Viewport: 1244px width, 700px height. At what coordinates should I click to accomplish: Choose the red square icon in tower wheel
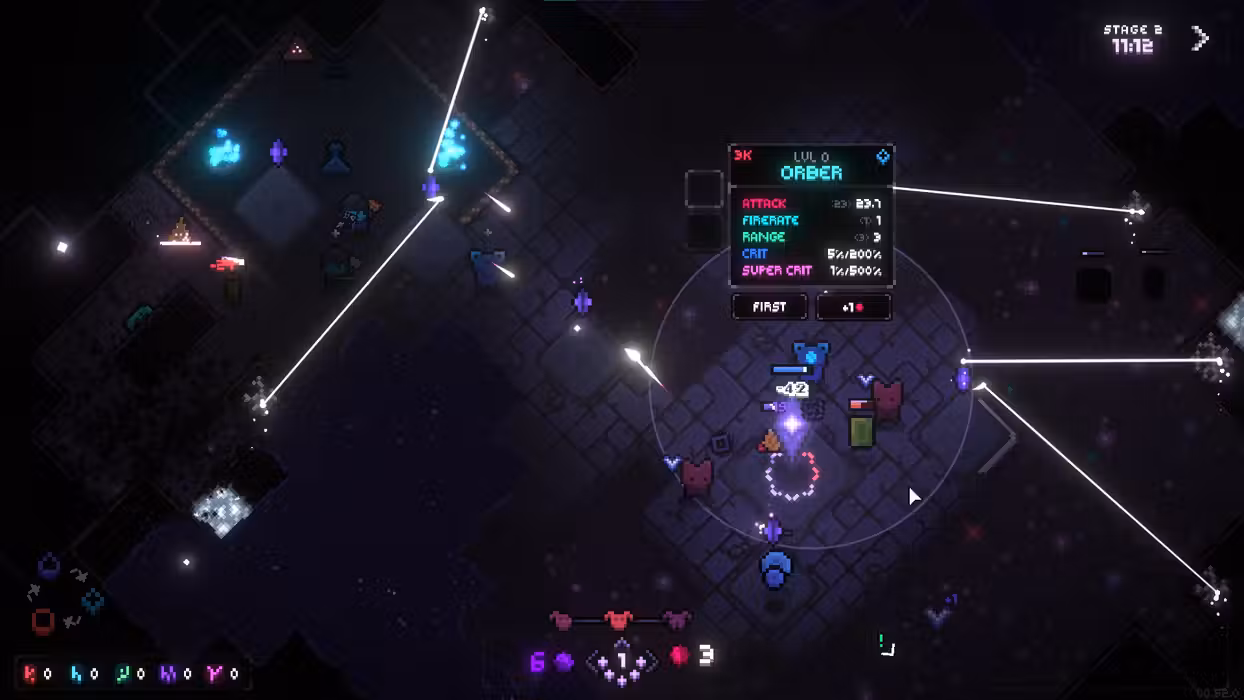pos(43,621)
